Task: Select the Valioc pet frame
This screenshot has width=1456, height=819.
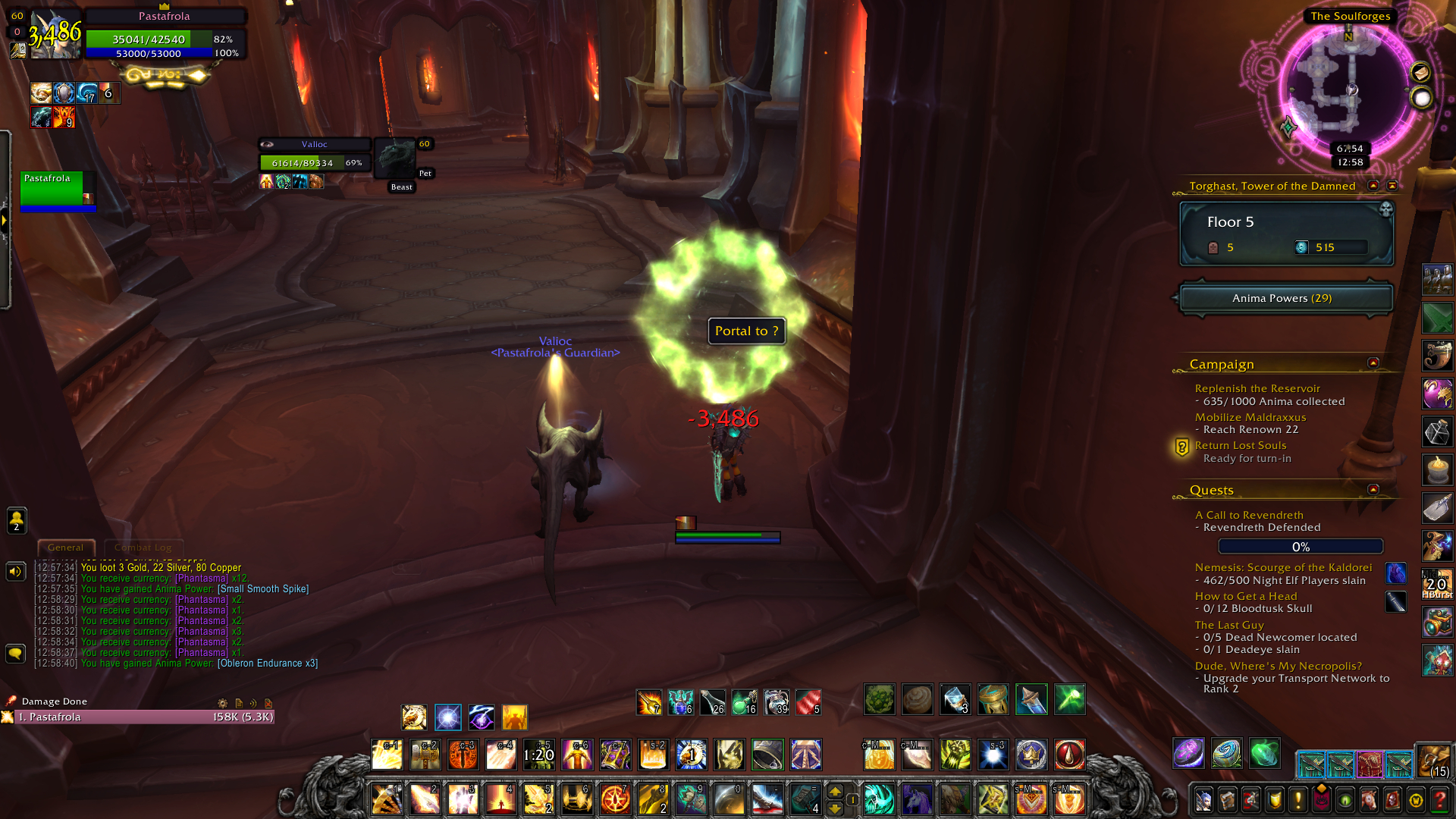Action: (315, 154)
